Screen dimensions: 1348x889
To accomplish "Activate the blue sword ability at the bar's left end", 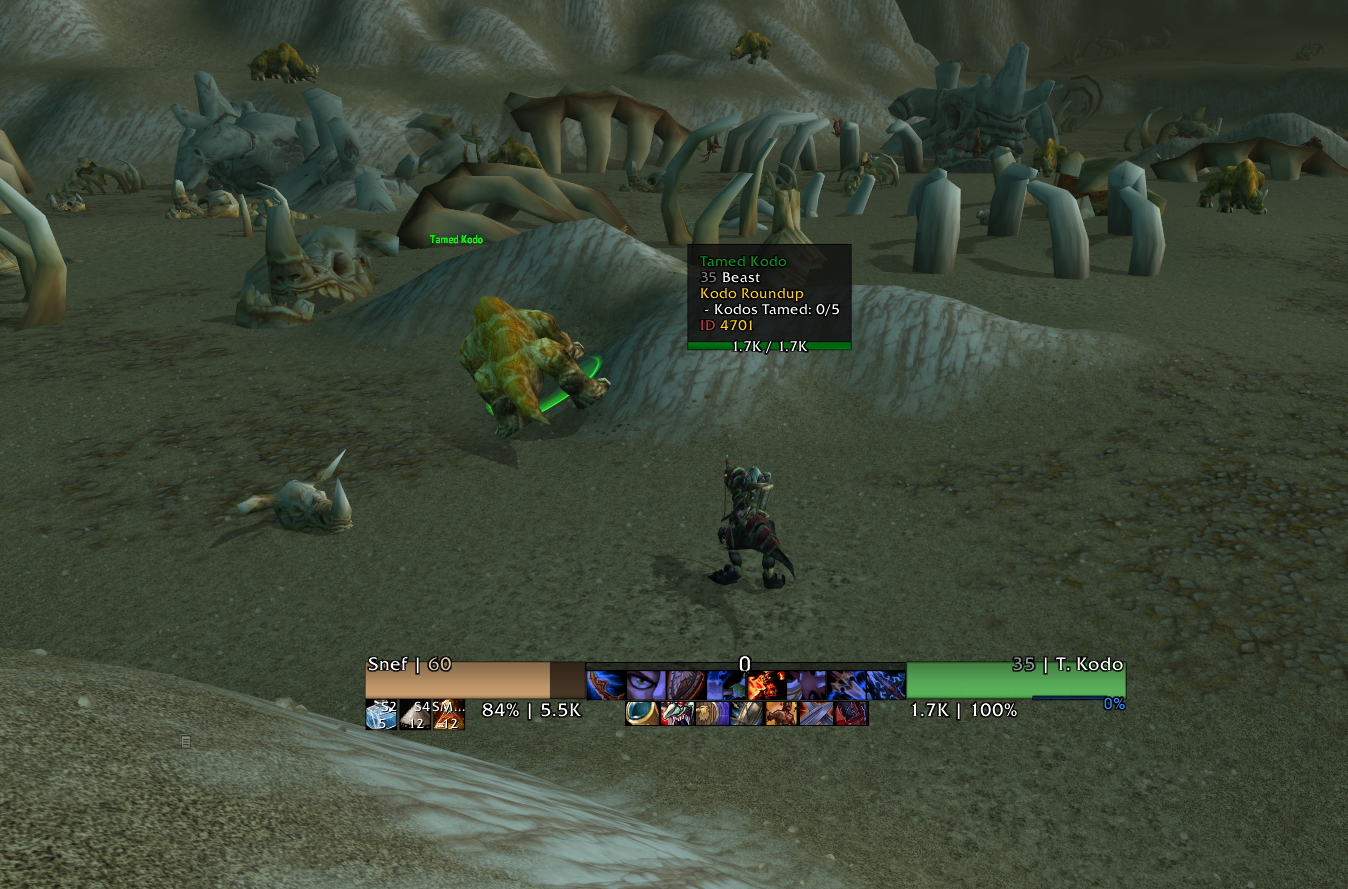I will (x=605, y=683).
